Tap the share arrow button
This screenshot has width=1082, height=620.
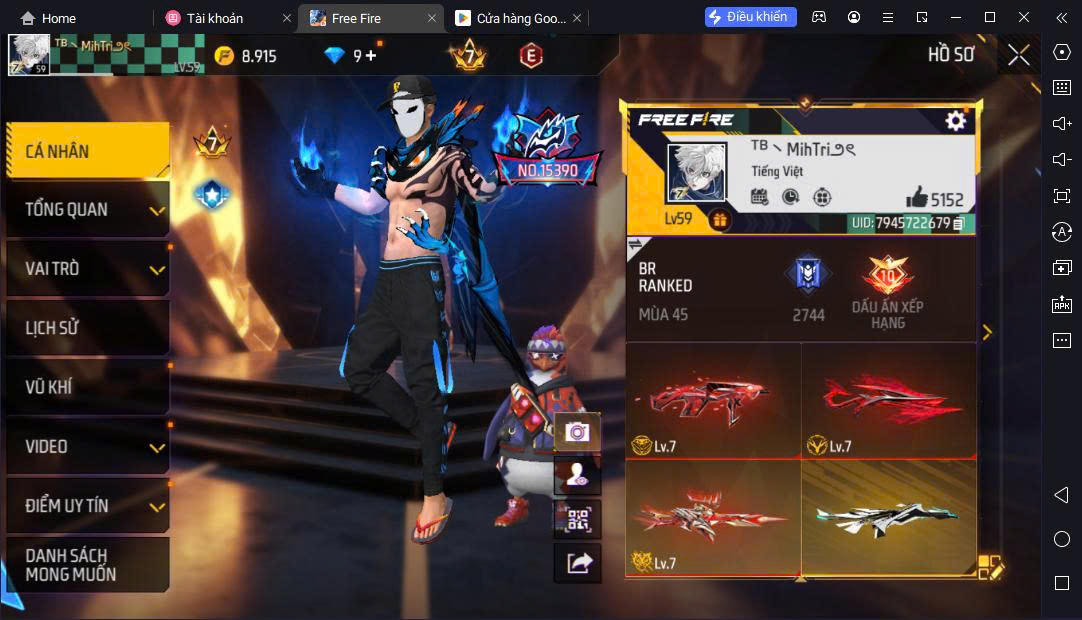coord(577,563)
